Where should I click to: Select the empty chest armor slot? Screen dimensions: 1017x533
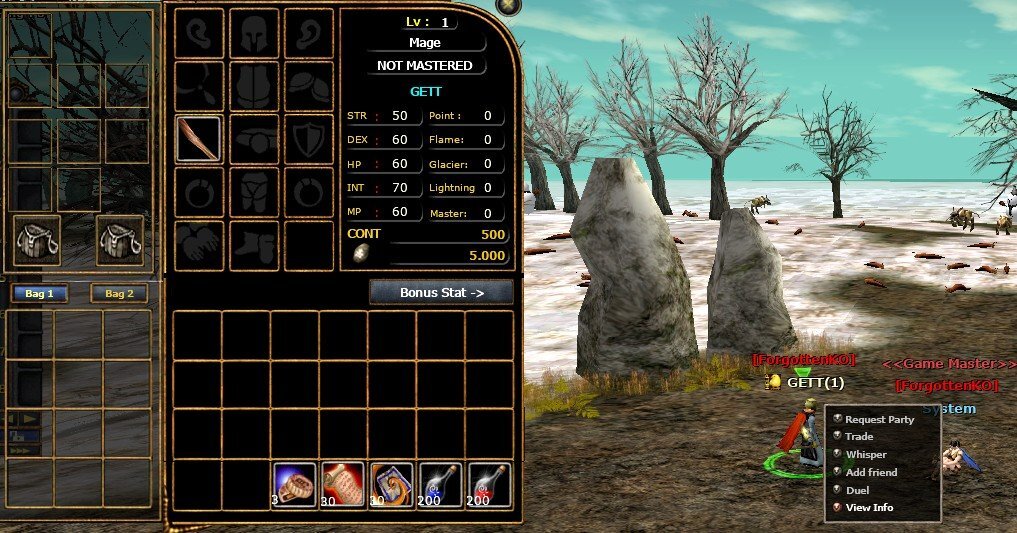pos(254,86)
